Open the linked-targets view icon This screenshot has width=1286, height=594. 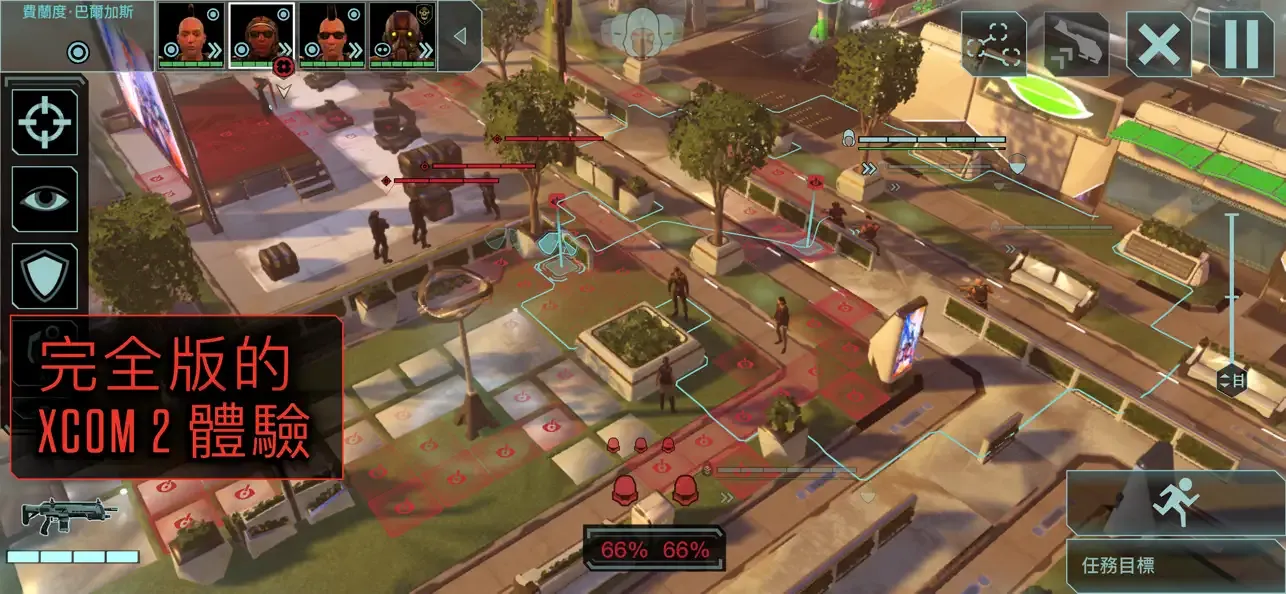tap(994, 44)
